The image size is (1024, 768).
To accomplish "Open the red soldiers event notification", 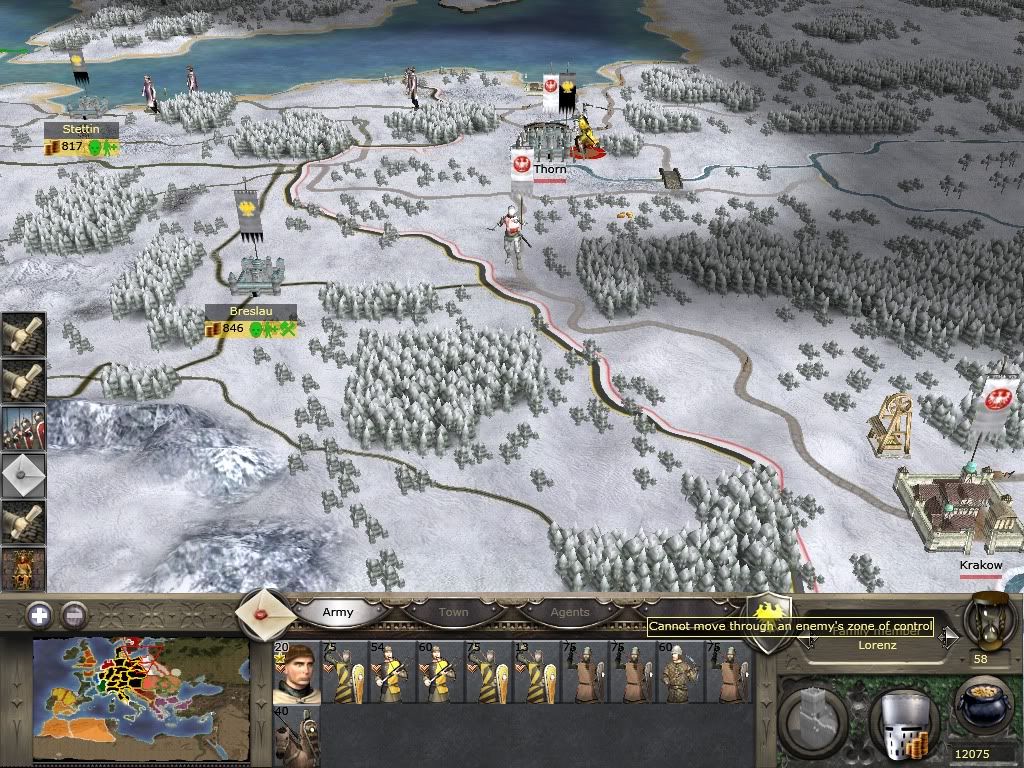I will click(23, 428).
